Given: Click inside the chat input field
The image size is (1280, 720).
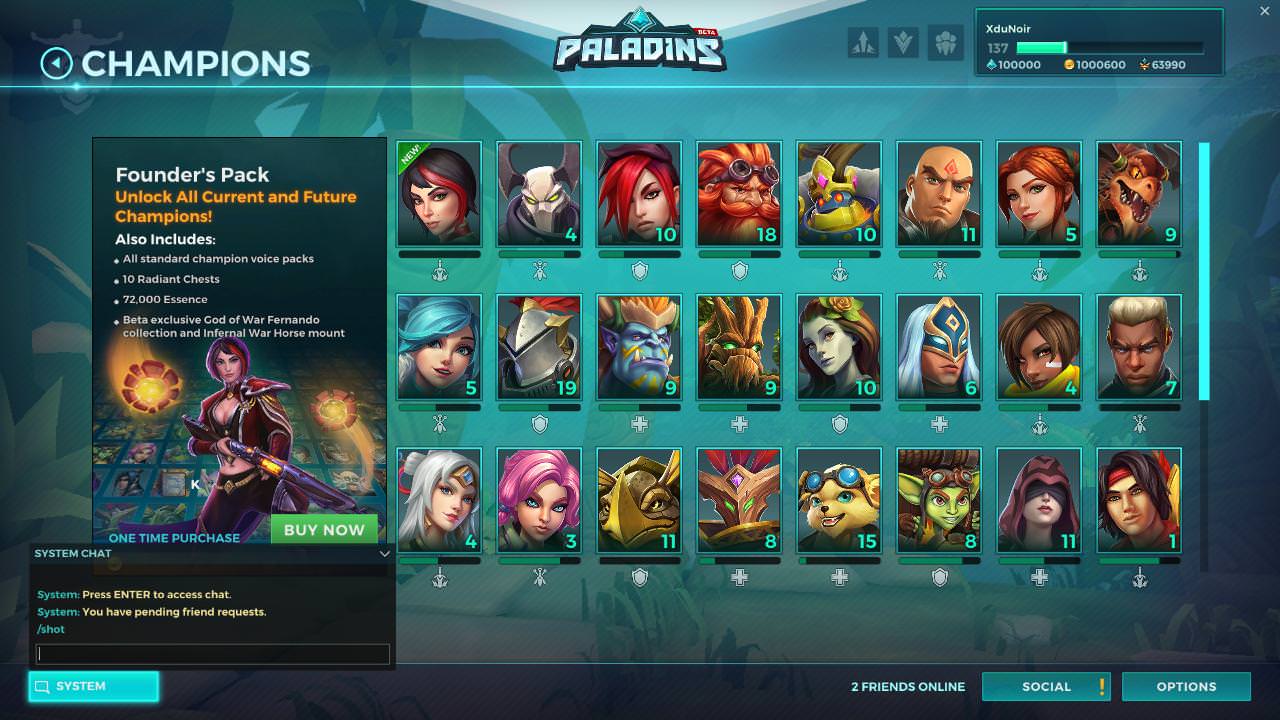Looking at the screenshot, I should click(212, 654).
